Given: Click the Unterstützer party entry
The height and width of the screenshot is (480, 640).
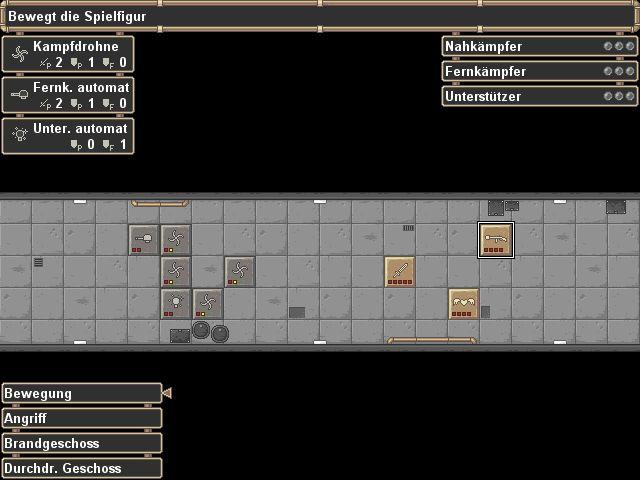Looking at the screenshot, I should pyautogui.click(x=539, y=96).
